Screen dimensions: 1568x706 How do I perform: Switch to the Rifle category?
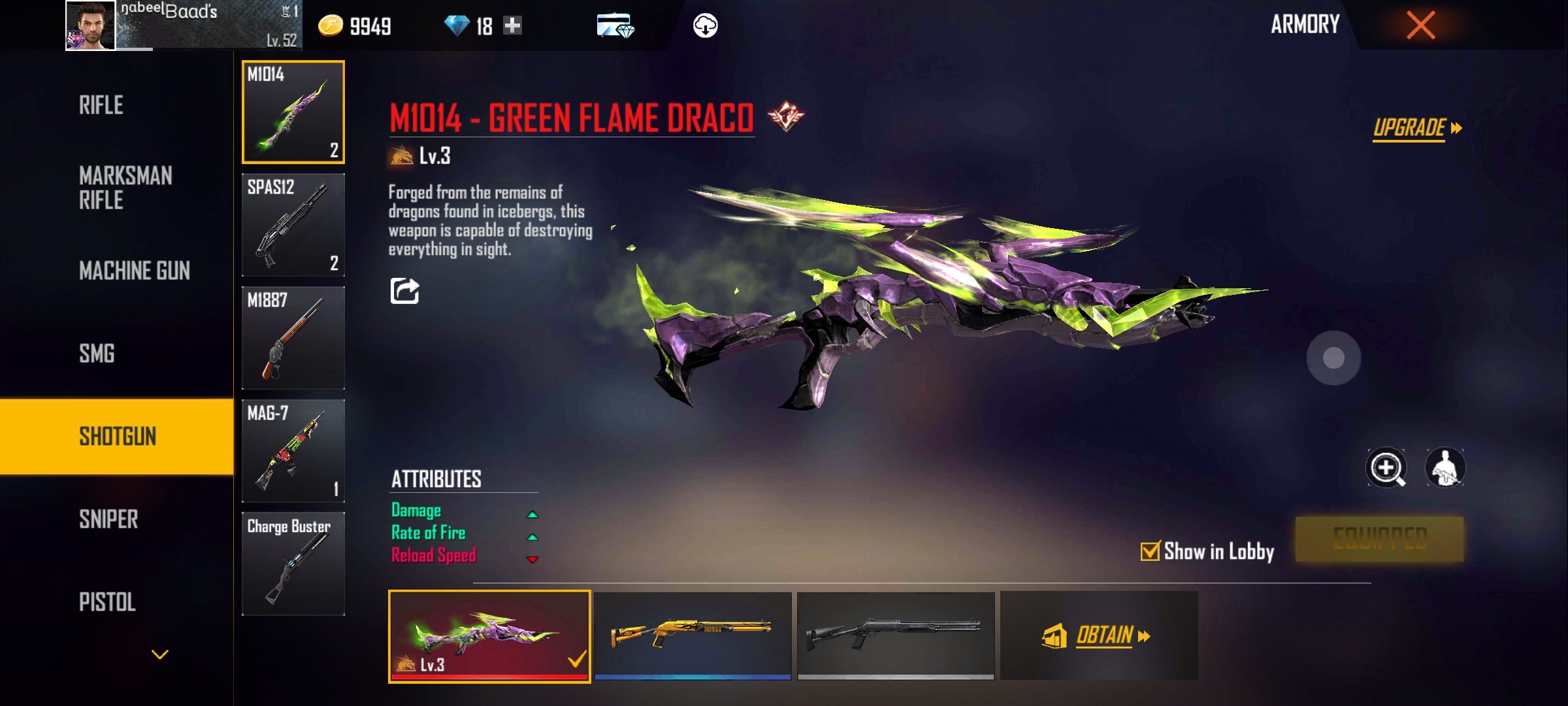click(101, 105)
